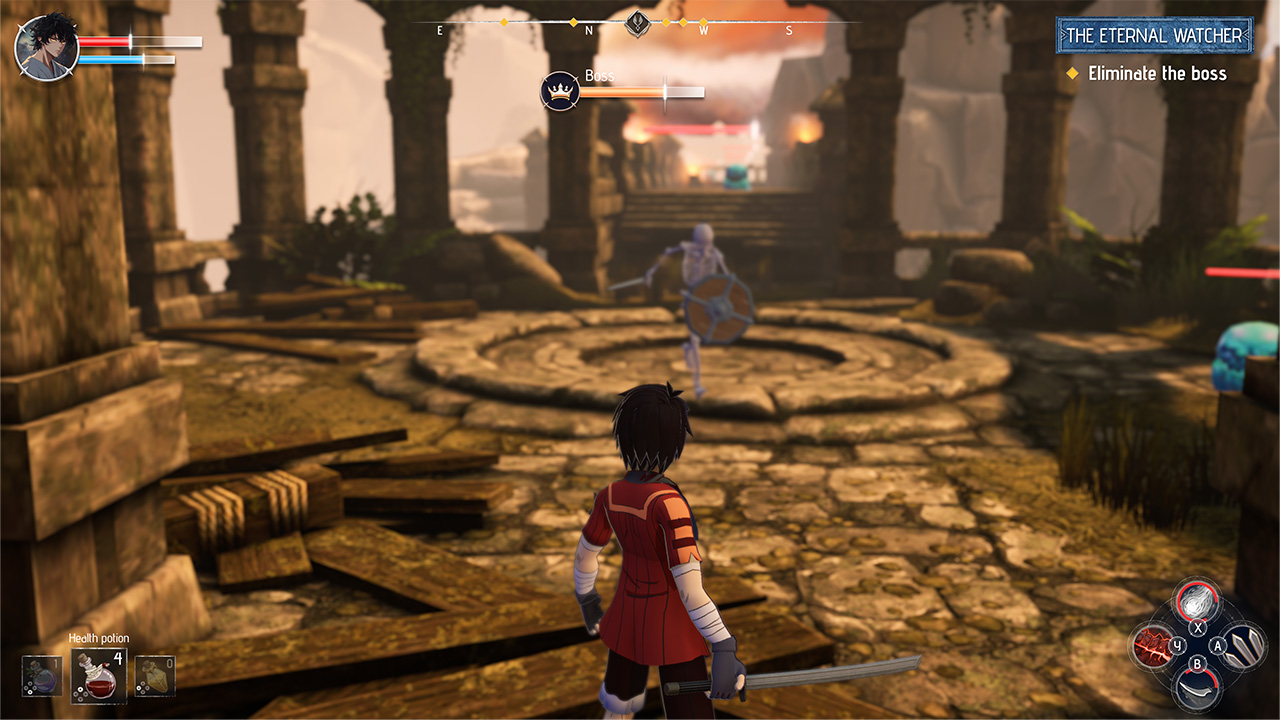Click the emblem at the compass center

(637, 21)
